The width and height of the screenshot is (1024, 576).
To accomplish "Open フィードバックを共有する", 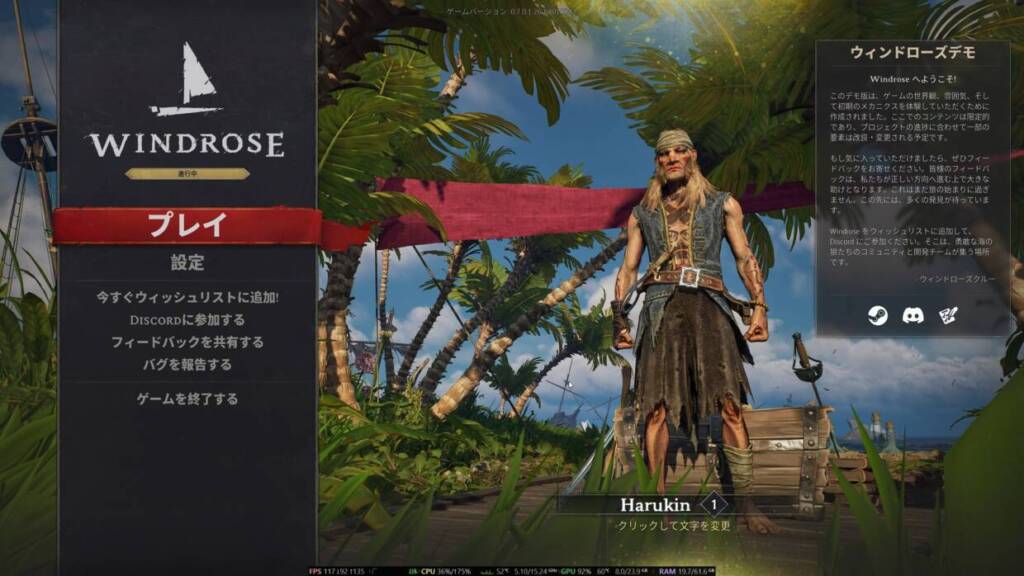I will (x=187, y=342).
